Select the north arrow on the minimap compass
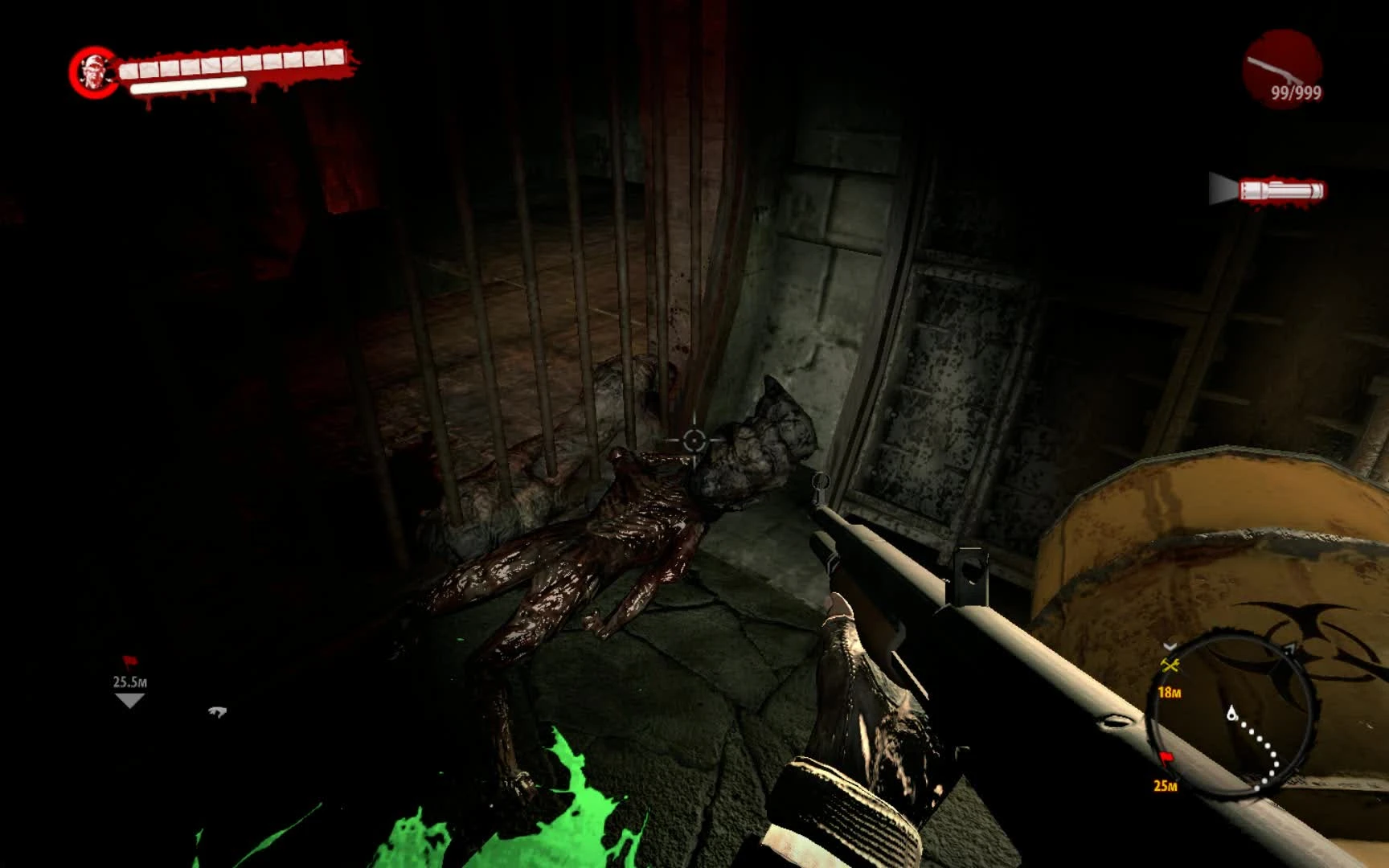This screenshot has height=868, width=1389. [x=1291, y=648]
